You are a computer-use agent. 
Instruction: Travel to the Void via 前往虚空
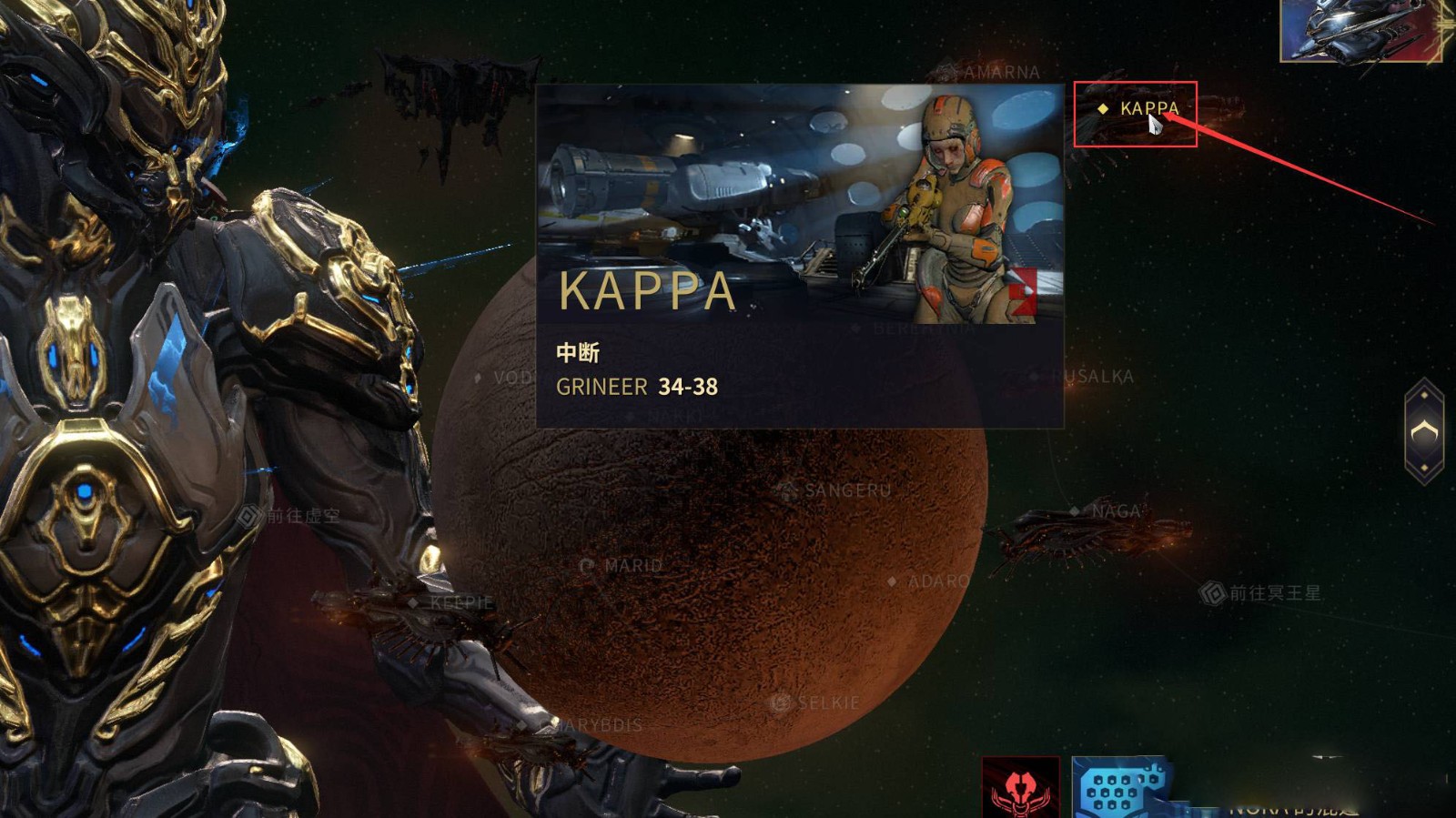pos(302,517)
